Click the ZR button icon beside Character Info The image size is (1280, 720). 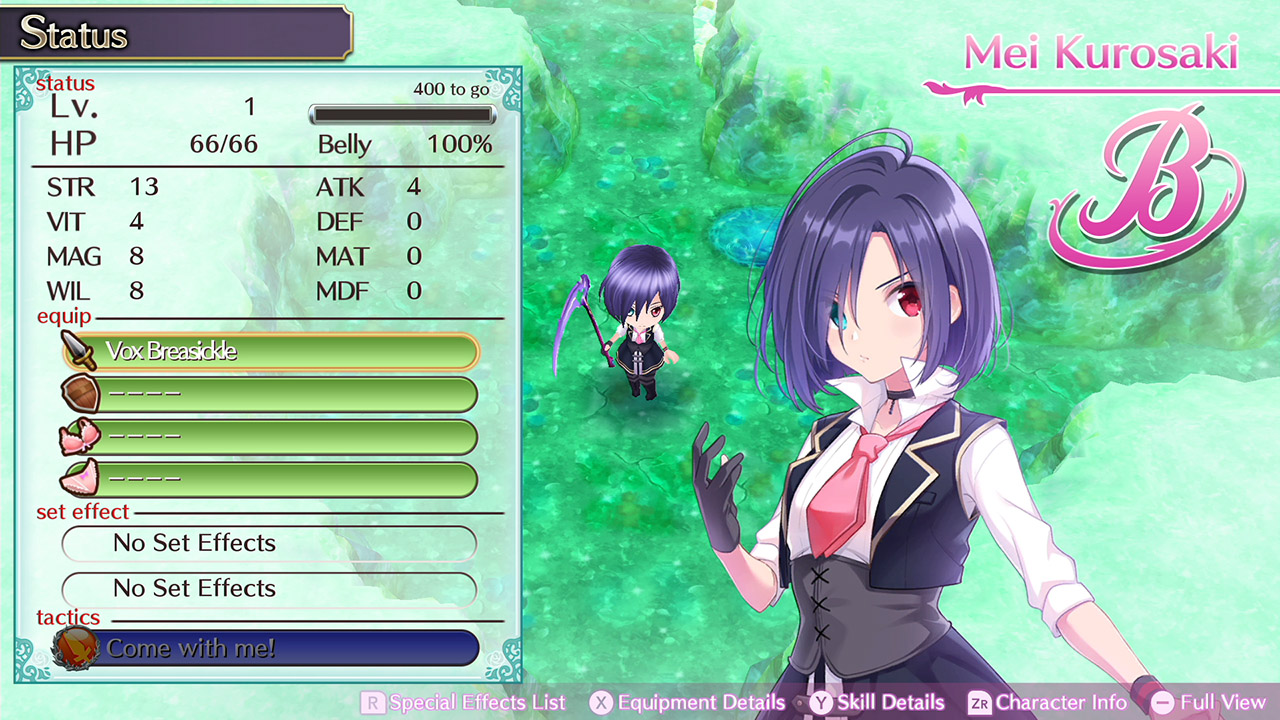pos(981,703)
